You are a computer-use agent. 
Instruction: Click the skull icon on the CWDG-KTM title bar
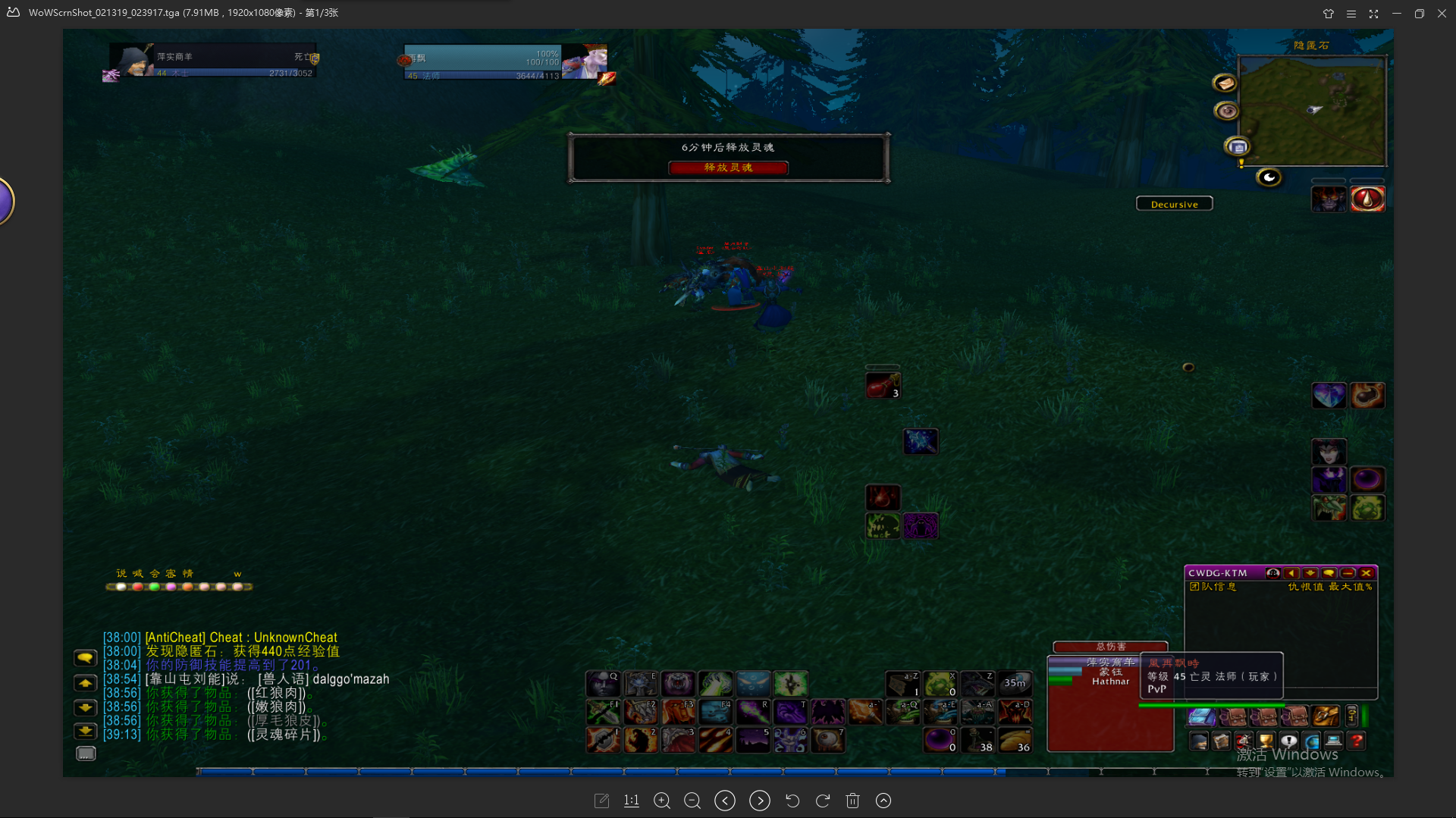point(1272,573)
